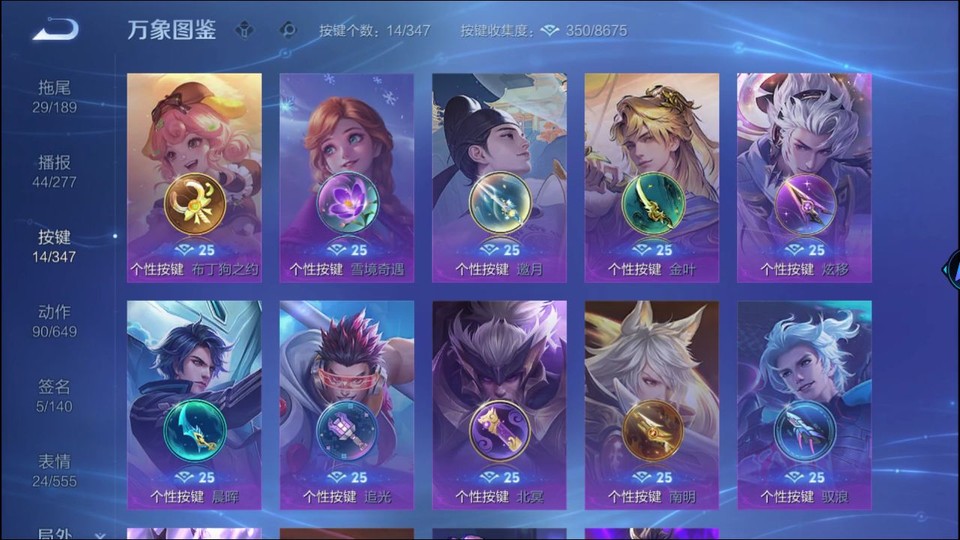Image resolution: width=960 pixels, height=540 pixels.
Task: Select the 驭浪 button skin card
Action: [x=804, y=405]
